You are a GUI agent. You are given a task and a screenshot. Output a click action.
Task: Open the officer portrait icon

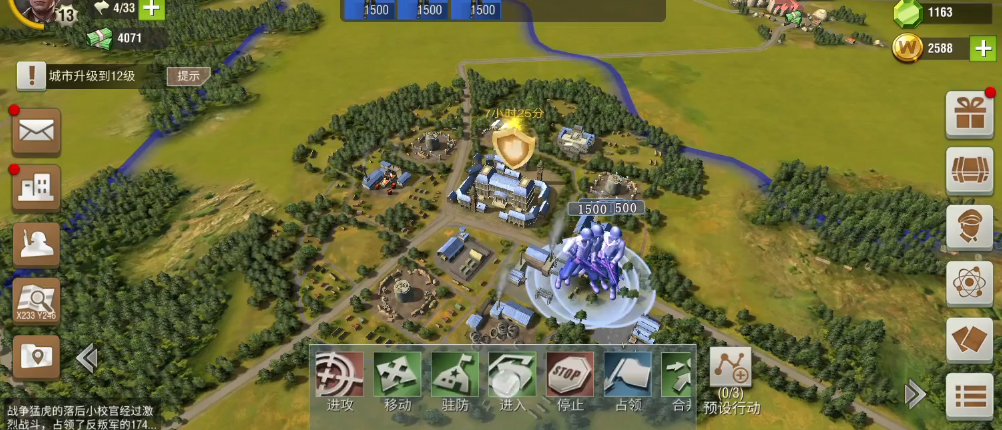[969, 228]
